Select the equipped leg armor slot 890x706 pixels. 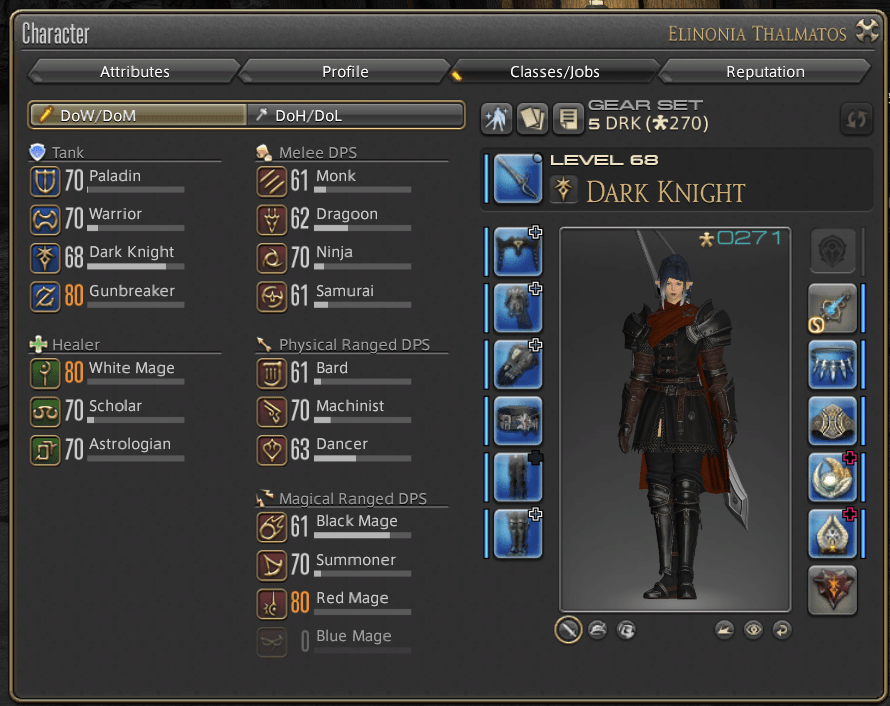pos(517,477)
